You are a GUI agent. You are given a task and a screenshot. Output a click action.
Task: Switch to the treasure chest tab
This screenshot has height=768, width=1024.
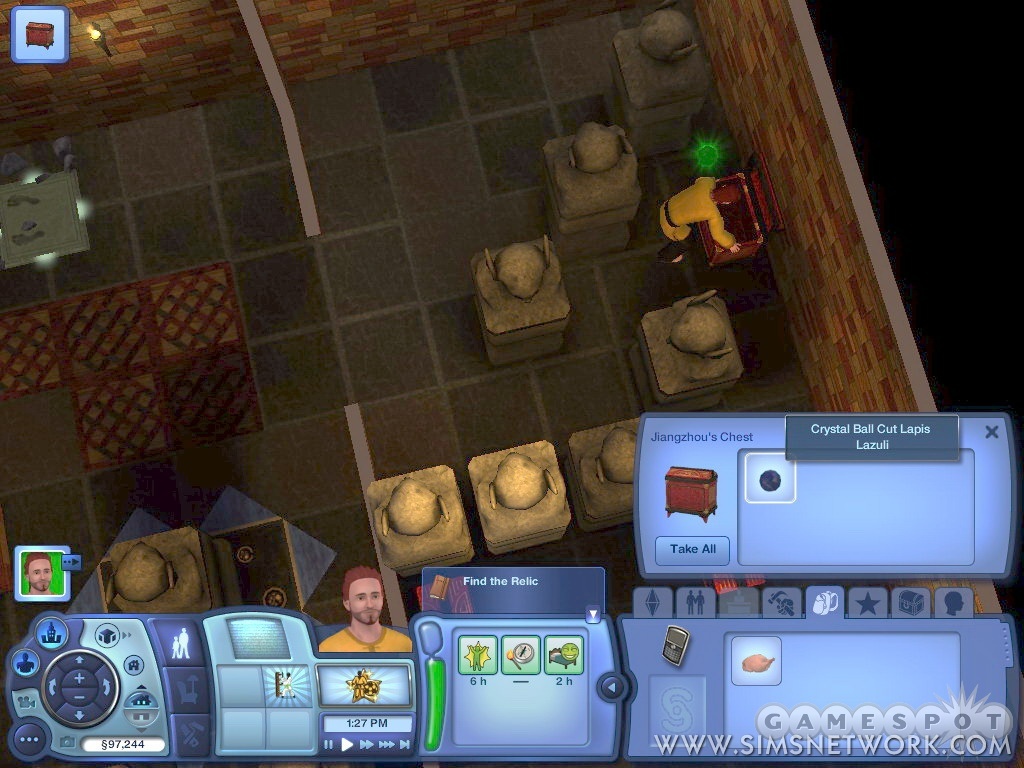pyautogui.click(x=910, y=602)
